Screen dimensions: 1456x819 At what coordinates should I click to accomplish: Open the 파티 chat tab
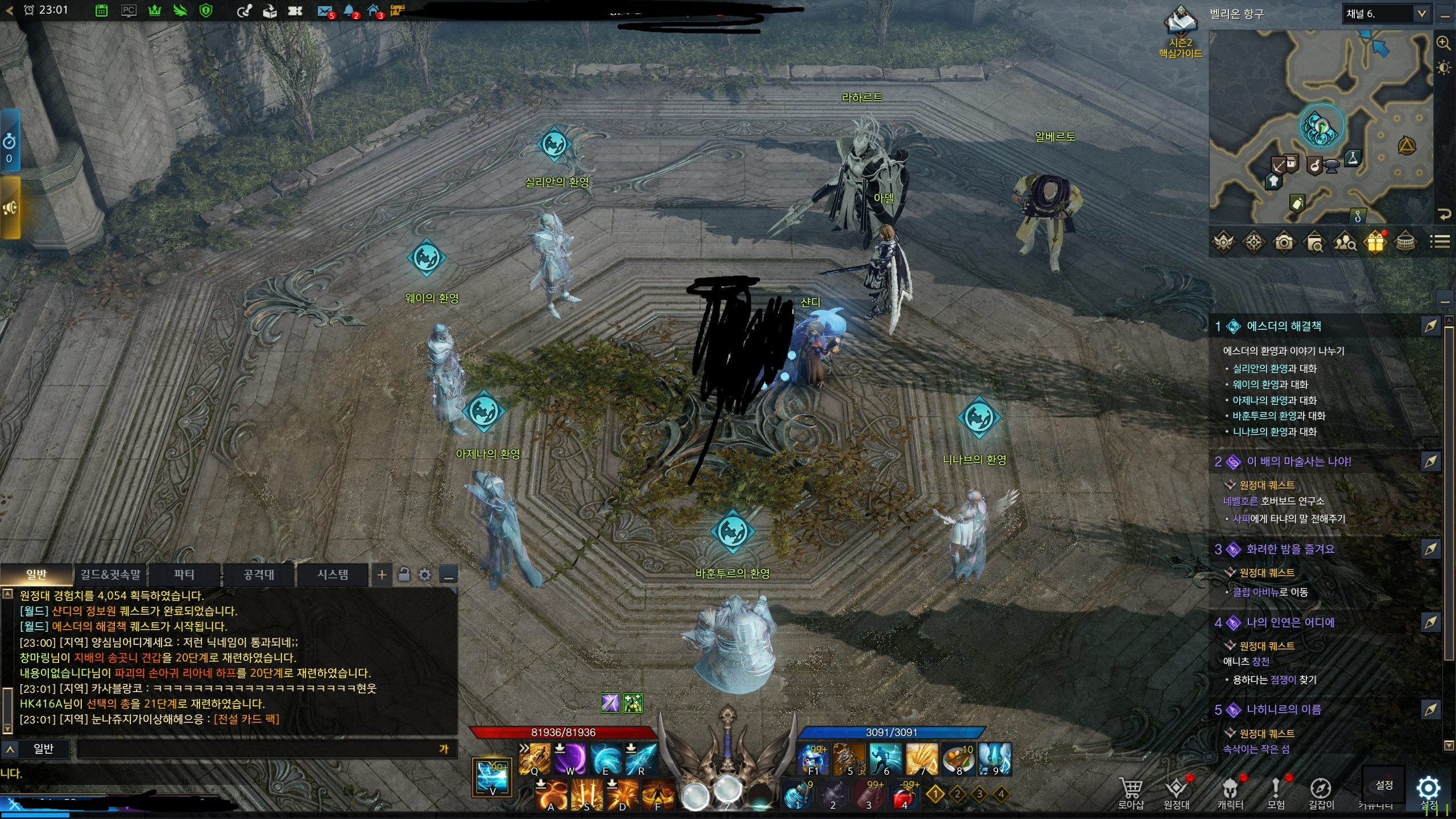tap(184, 574)
